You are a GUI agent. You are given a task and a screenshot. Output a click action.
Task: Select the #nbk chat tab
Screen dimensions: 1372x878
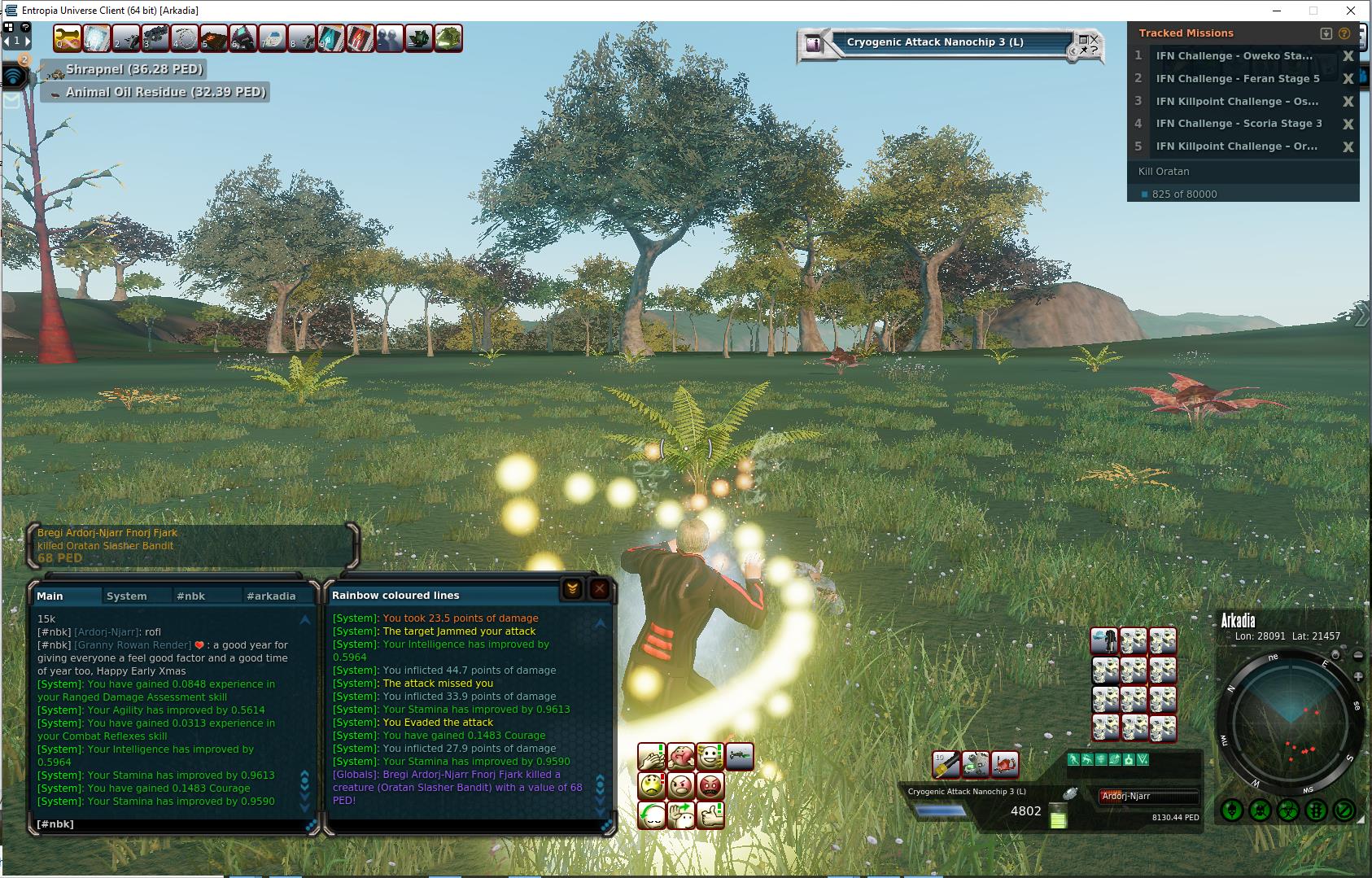tap(190, 596)
